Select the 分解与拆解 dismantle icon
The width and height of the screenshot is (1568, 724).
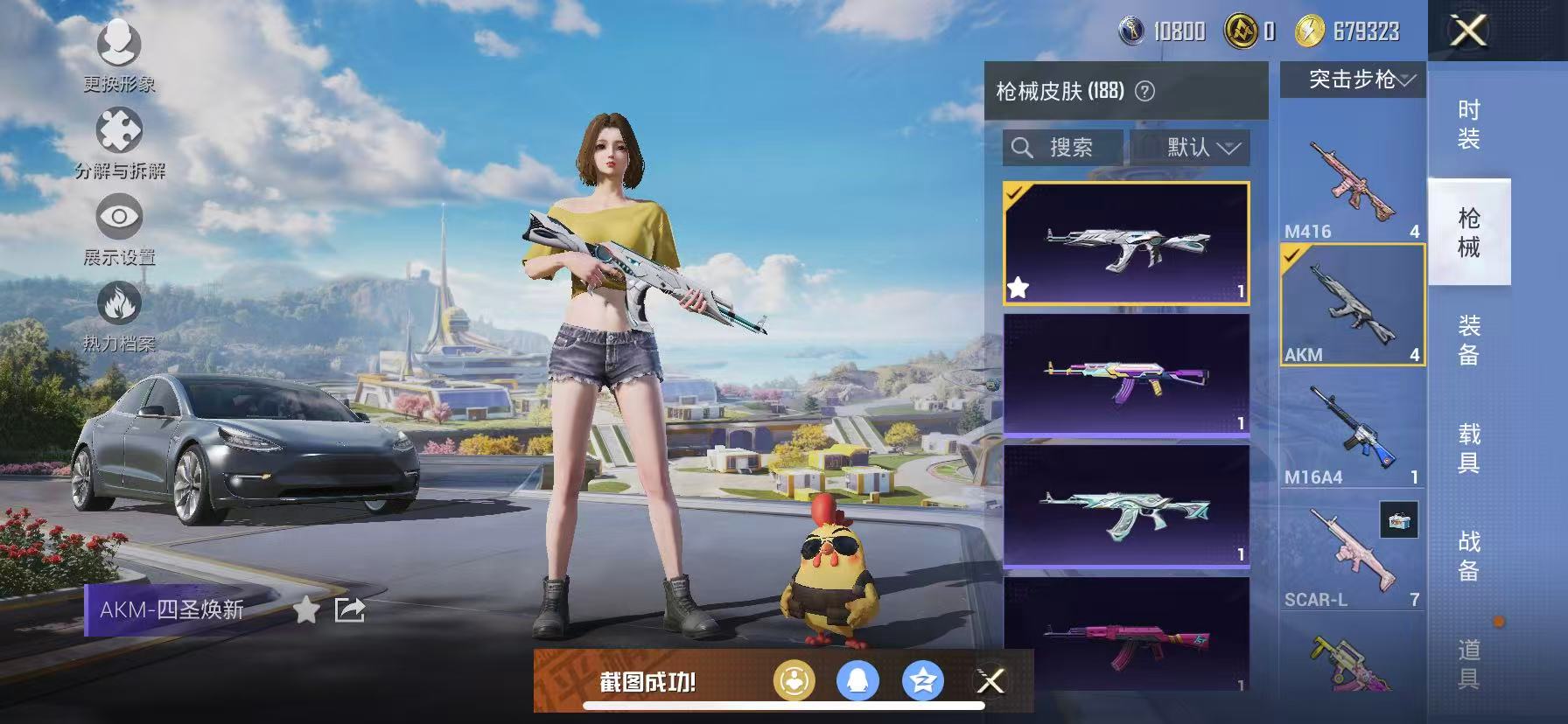pyautogui.click(x=118, y=129)
